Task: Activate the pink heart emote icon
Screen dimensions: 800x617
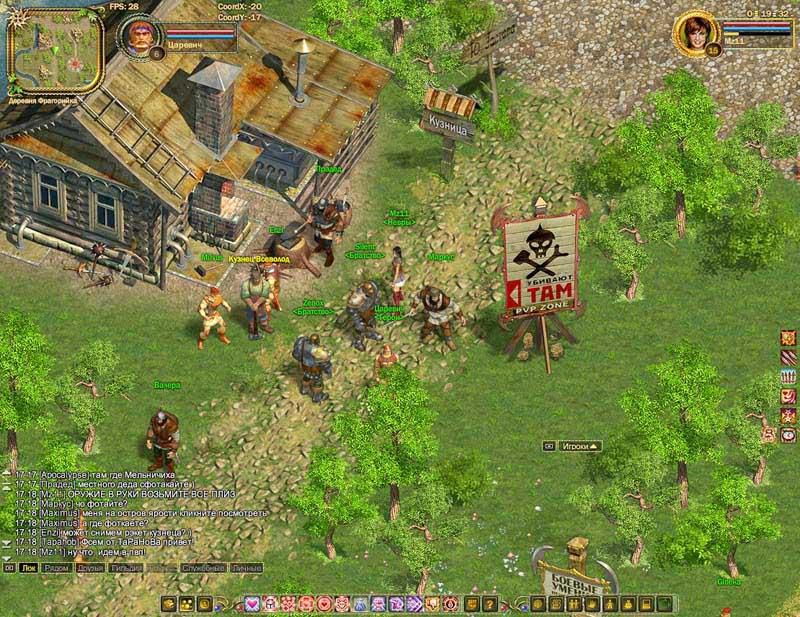Action: click(254, 603)
